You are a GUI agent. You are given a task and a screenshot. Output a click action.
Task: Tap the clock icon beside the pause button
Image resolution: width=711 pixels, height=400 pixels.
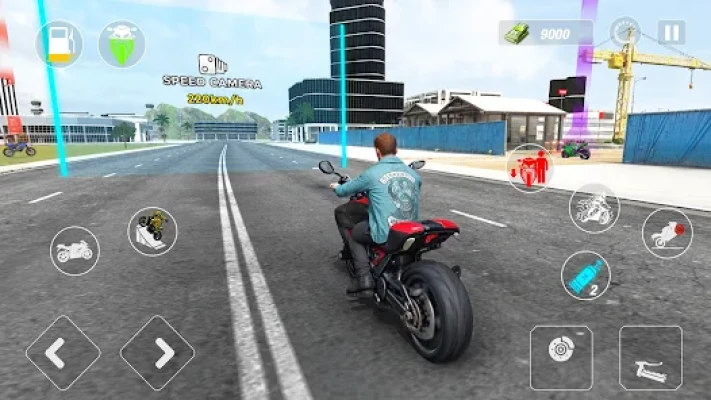tap(625, 32)
